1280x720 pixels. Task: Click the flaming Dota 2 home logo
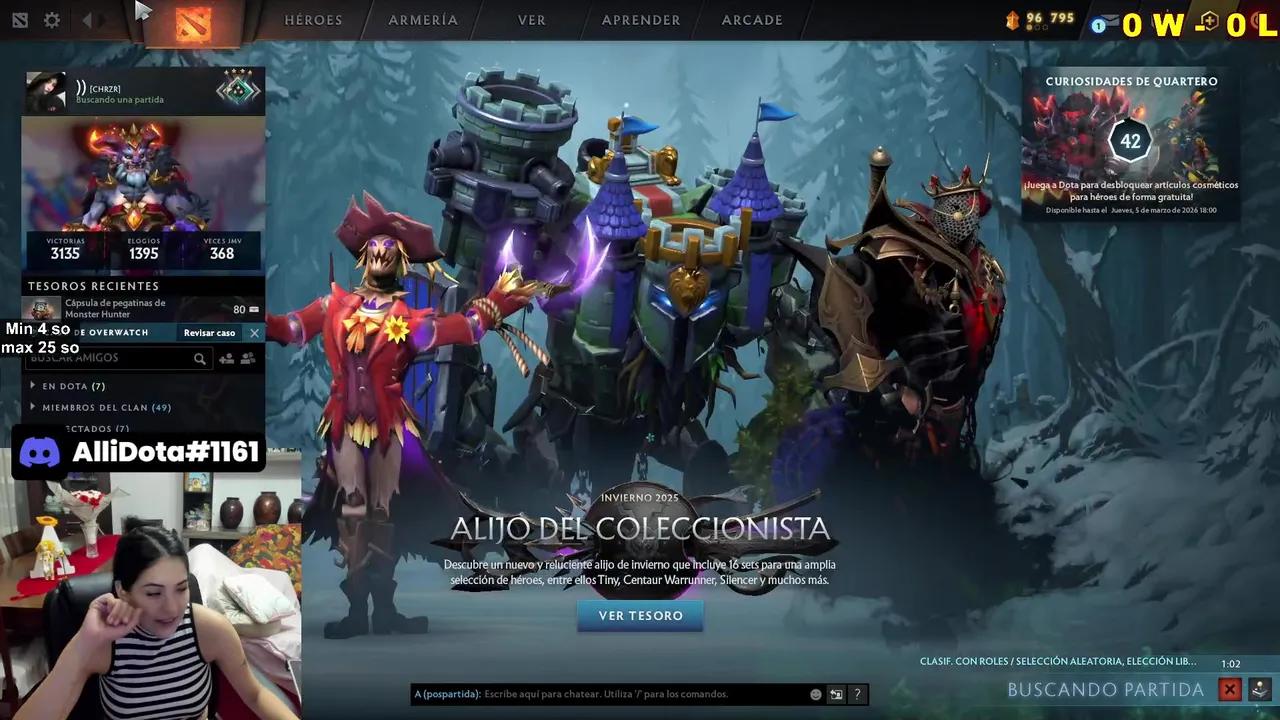(194, 25)
